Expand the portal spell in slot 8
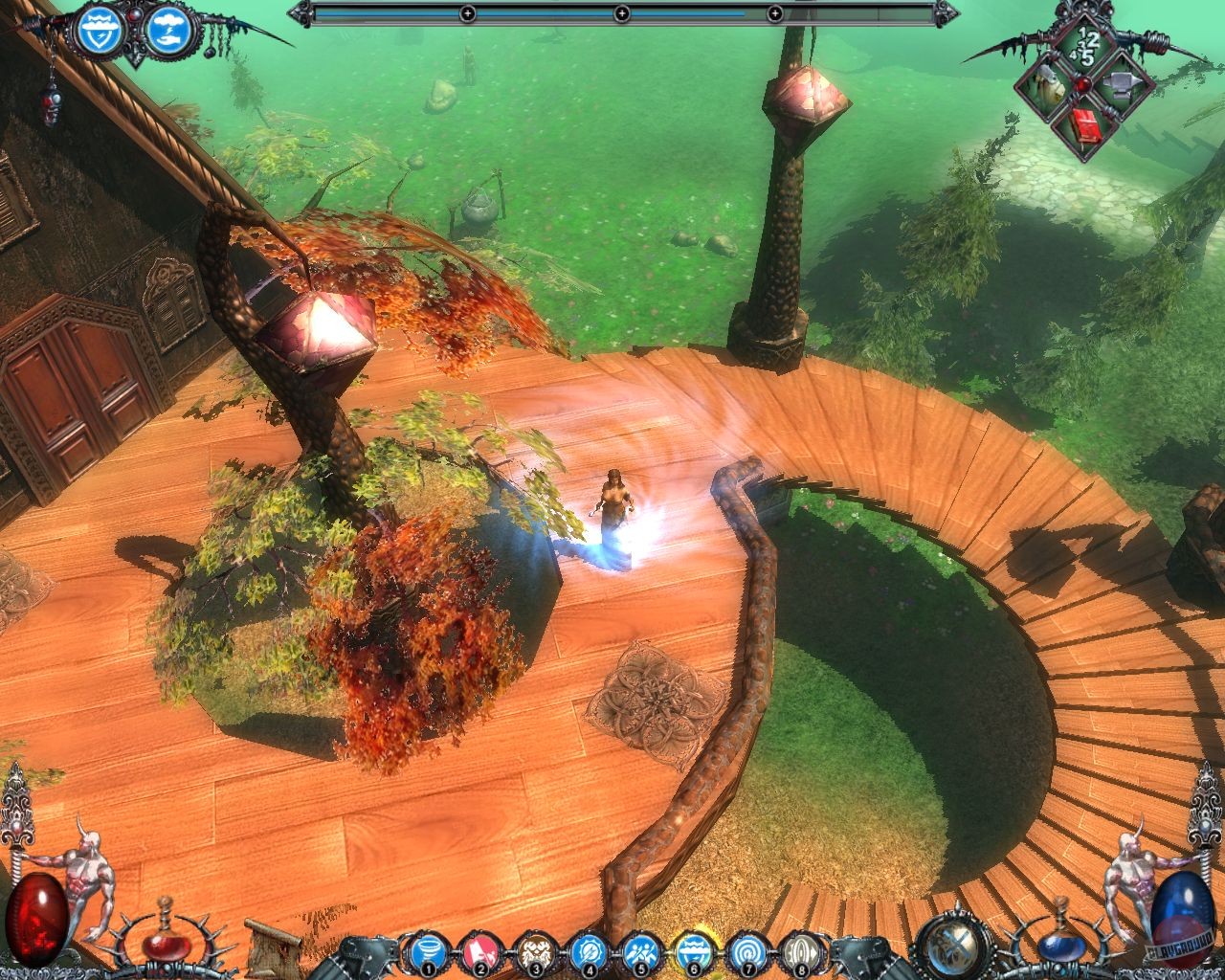 (805, 950)
